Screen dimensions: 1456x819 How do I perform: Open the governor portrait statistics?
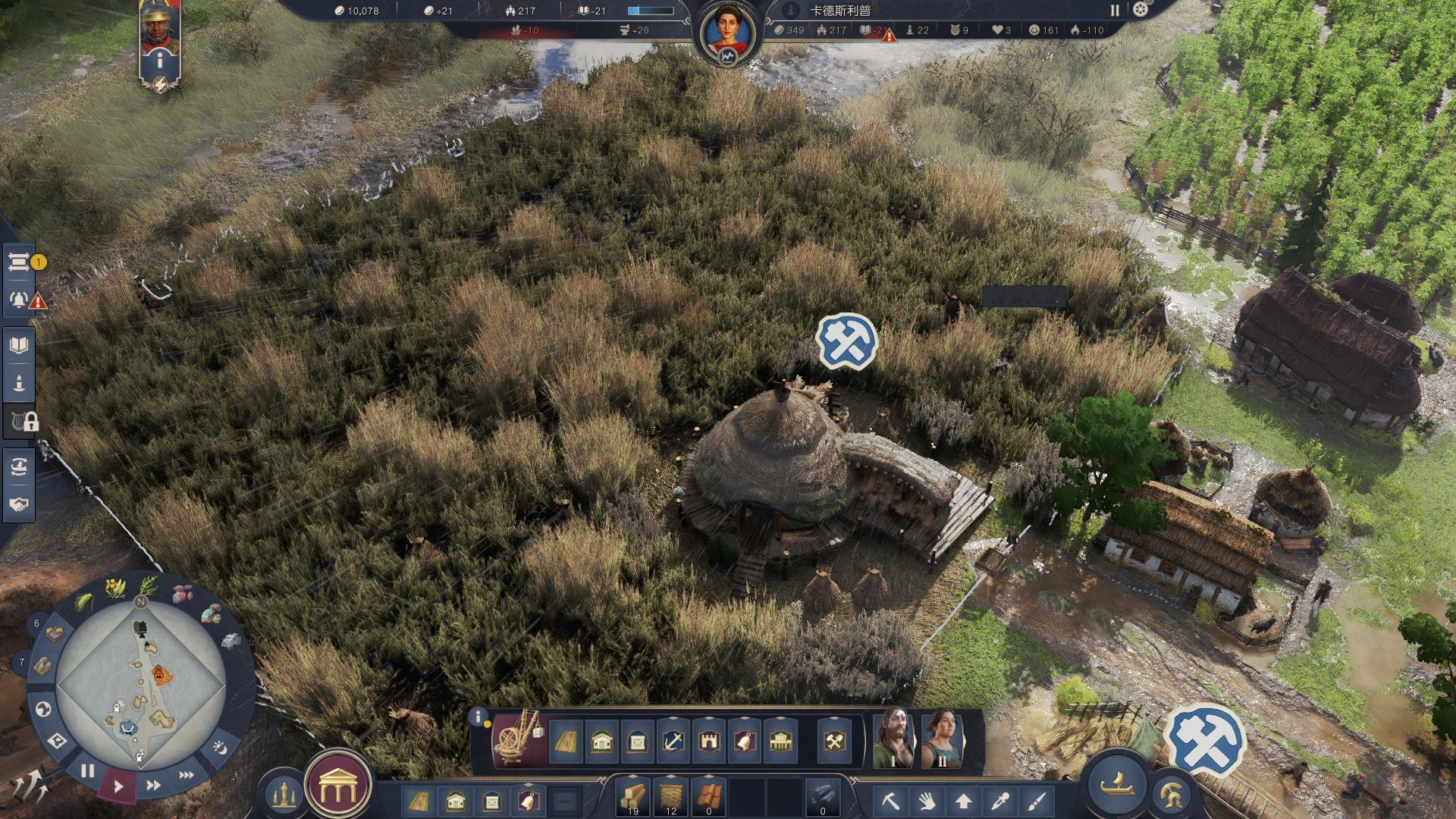(727, 34)
